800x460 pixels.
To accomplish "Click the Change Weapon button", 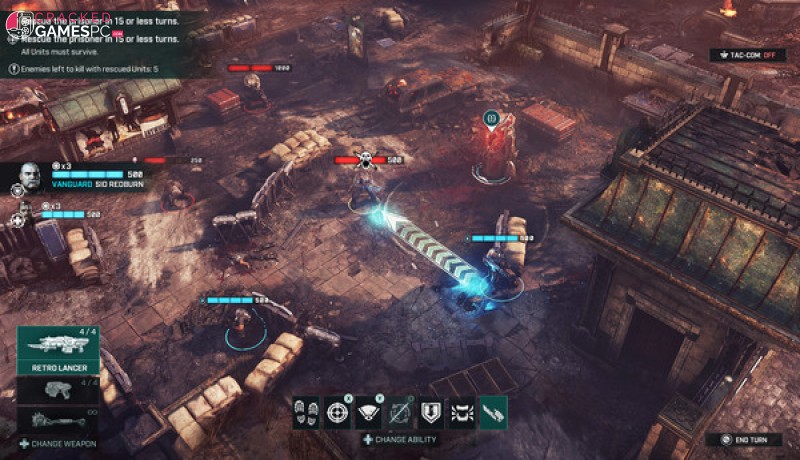I will 56,442.
